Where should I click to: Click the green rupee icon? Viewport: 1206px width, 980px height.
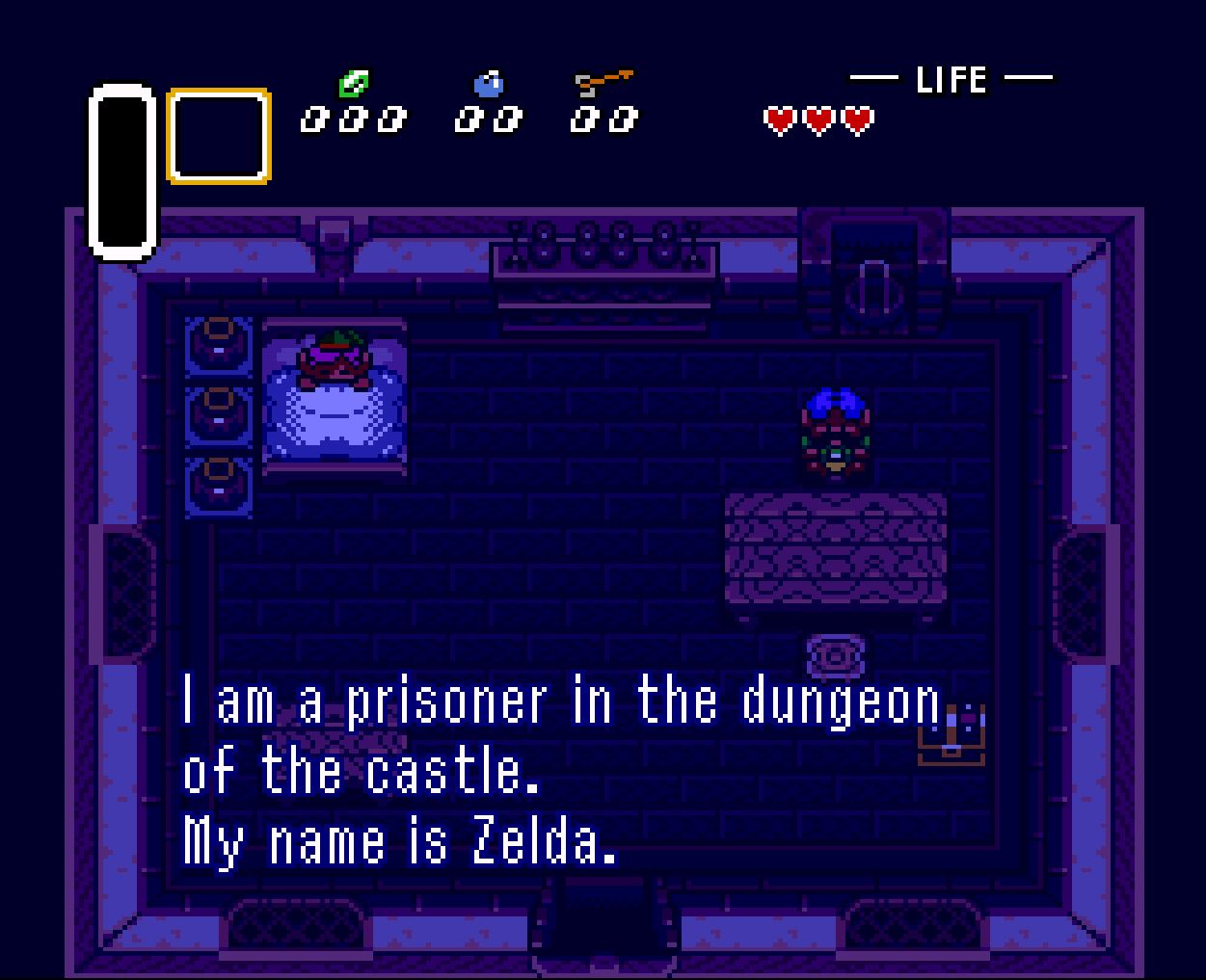point(353,85)
